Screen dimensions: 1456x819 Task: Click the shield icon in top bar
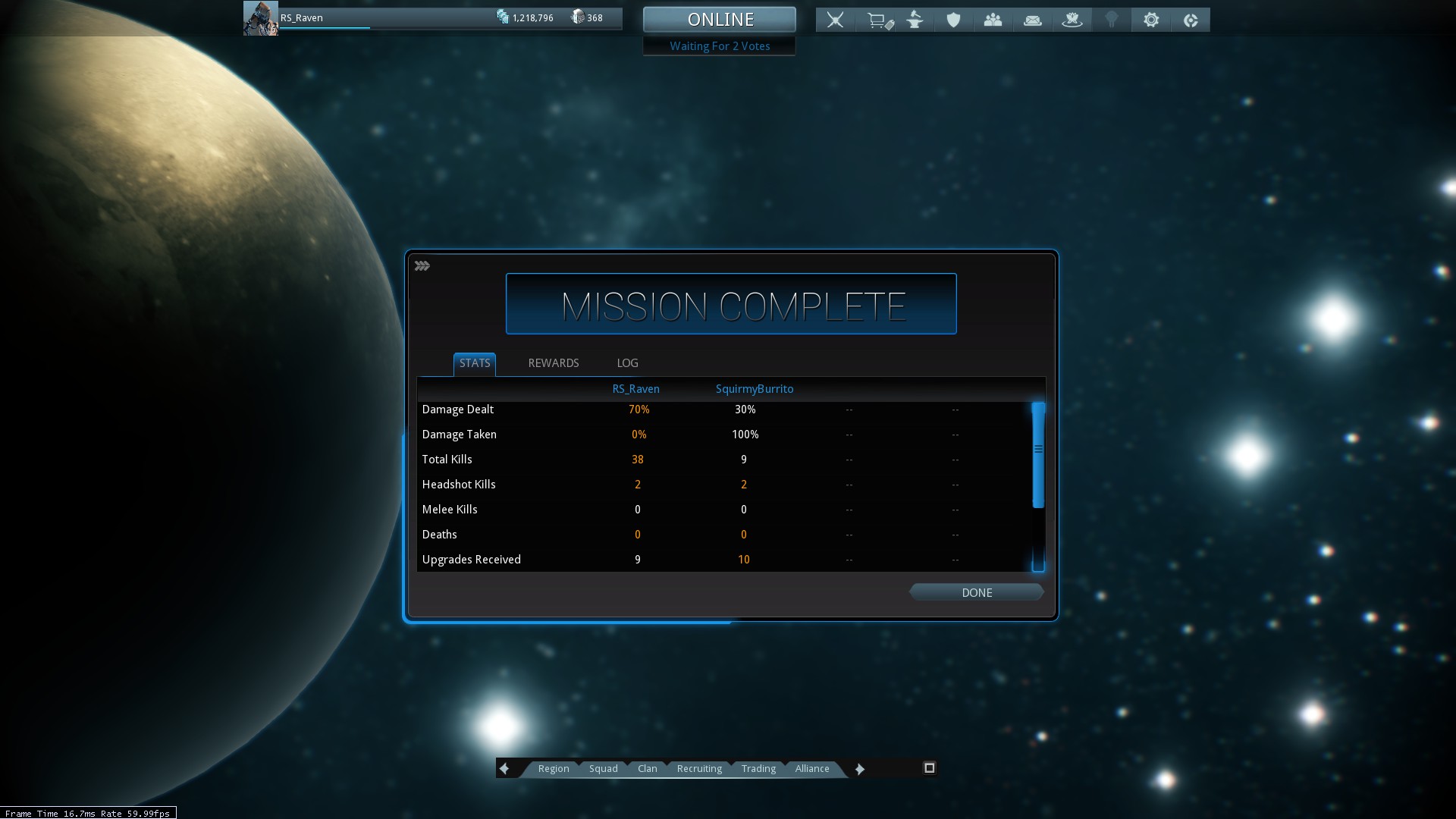pyautogui.click(x=953, y=20)
